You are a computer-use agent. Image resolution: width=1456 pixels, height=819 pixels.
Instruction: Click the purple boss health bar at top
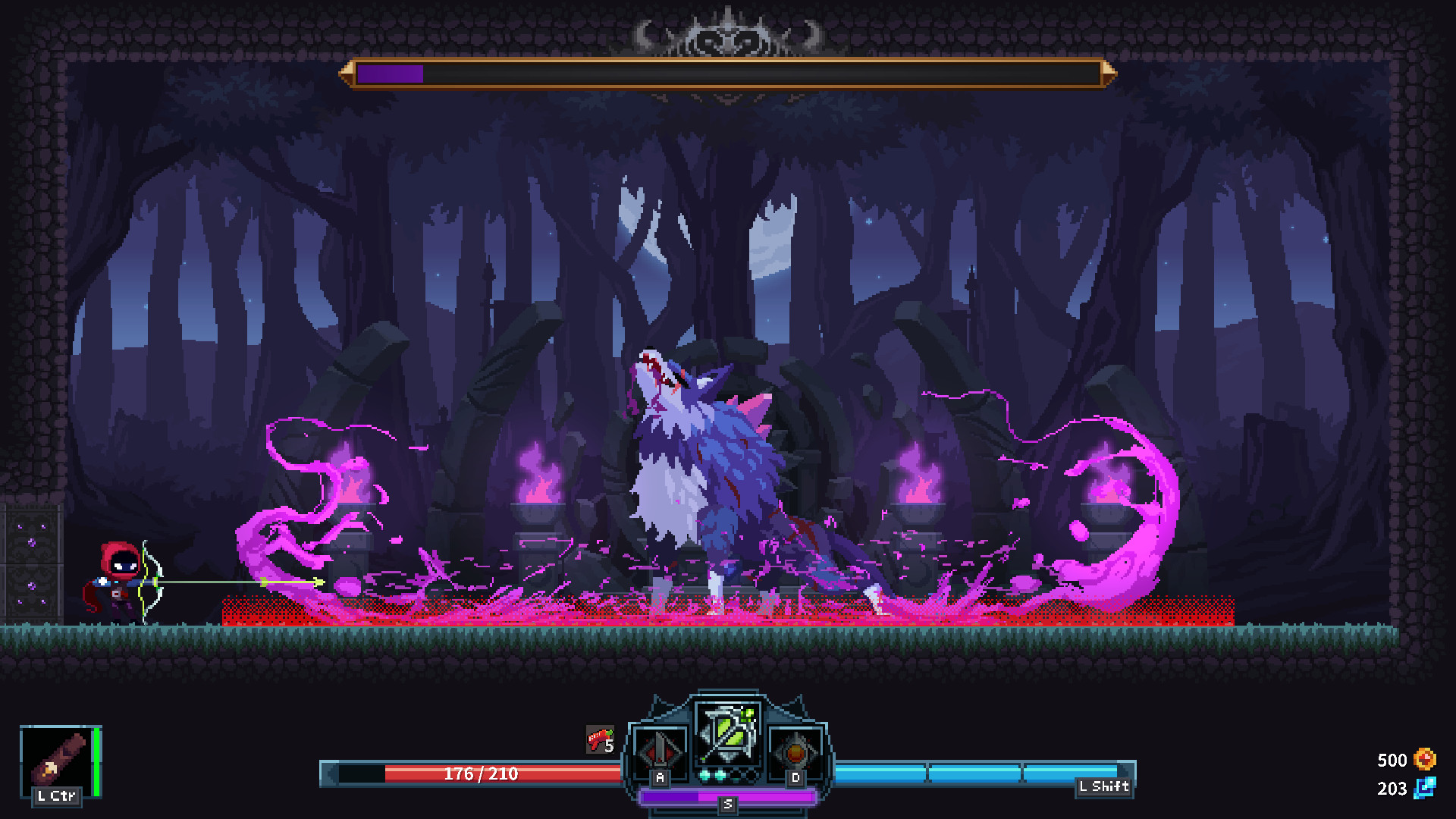(x=388, y=75)
